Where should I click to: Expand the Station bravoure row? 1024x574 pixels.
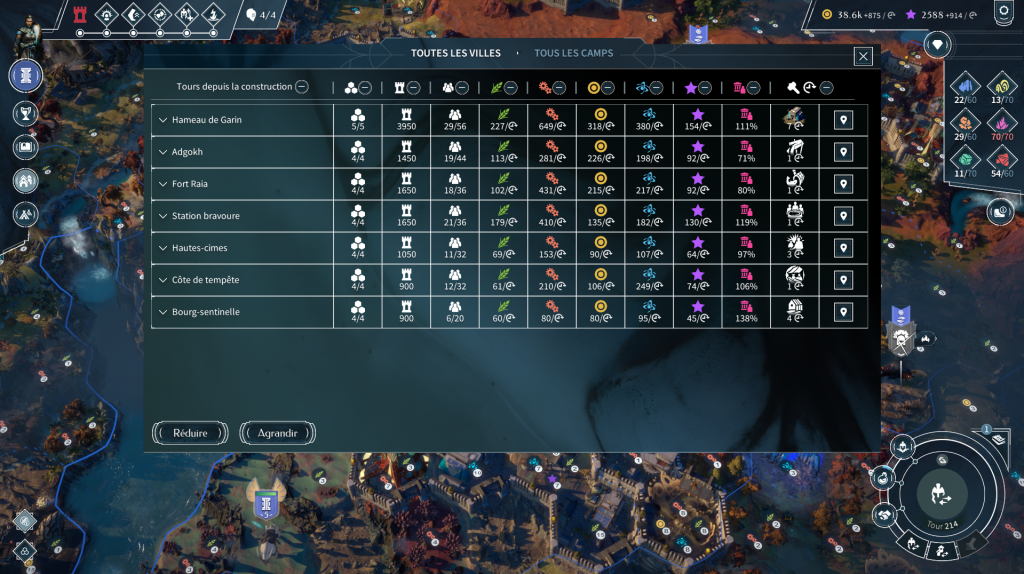click(163, 216)
